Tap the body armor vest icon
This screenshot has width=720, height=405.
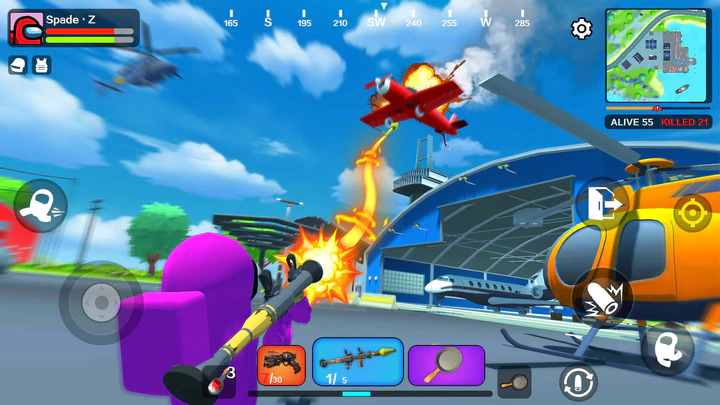[x=41, y=66]
